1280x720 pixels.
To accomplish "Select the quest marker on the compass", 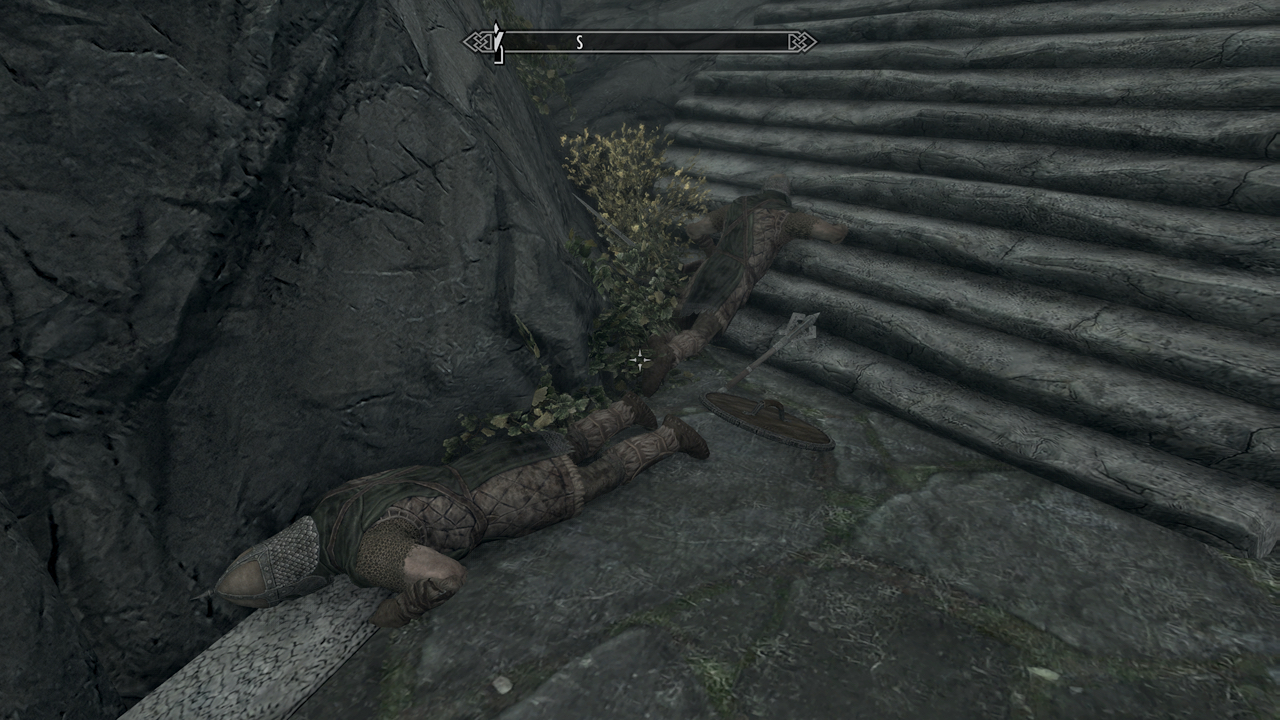I will (498, 40).
